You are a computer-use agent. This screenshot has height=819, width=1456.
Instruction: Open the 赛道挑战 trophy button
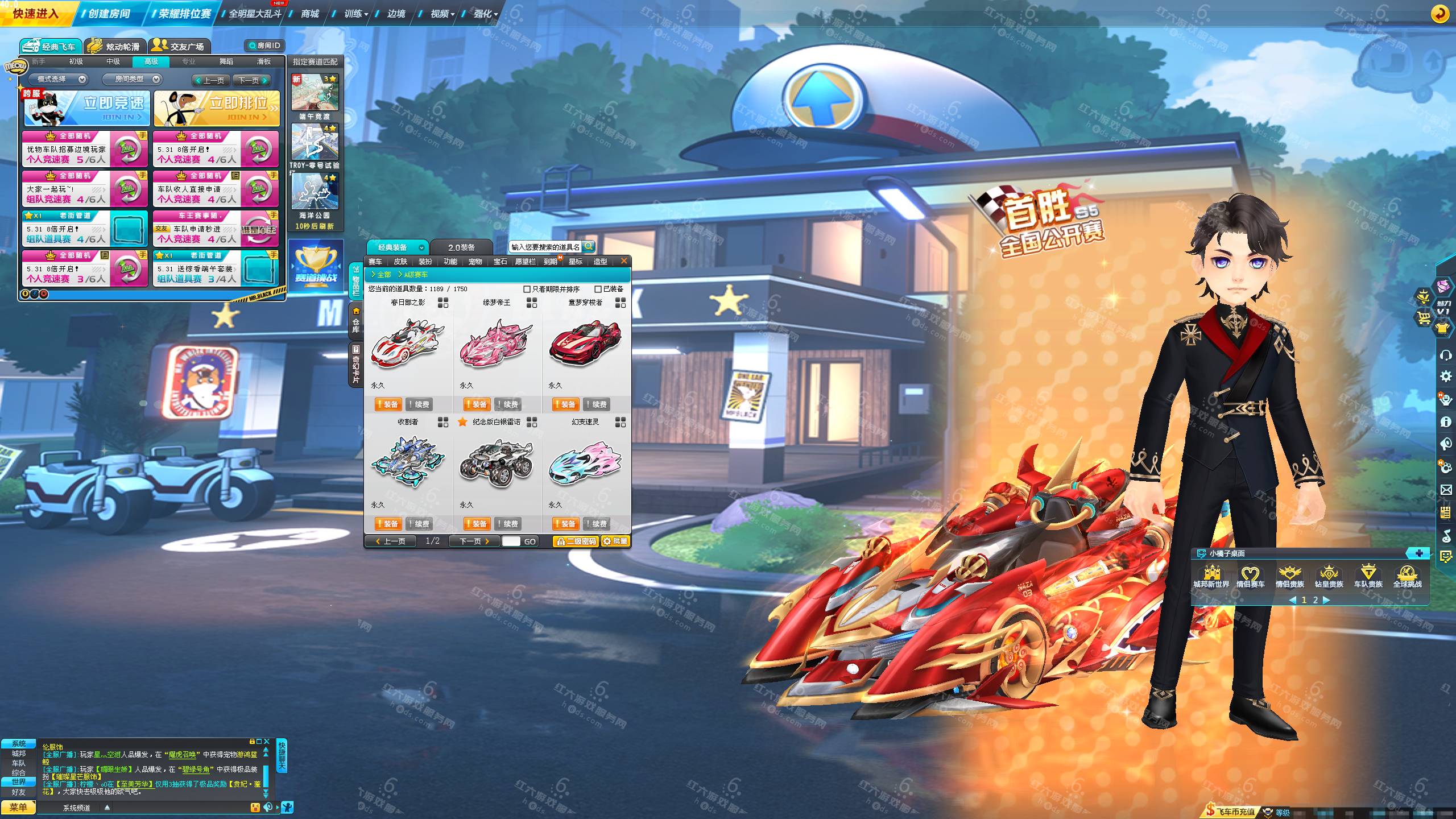coord(316,266)
